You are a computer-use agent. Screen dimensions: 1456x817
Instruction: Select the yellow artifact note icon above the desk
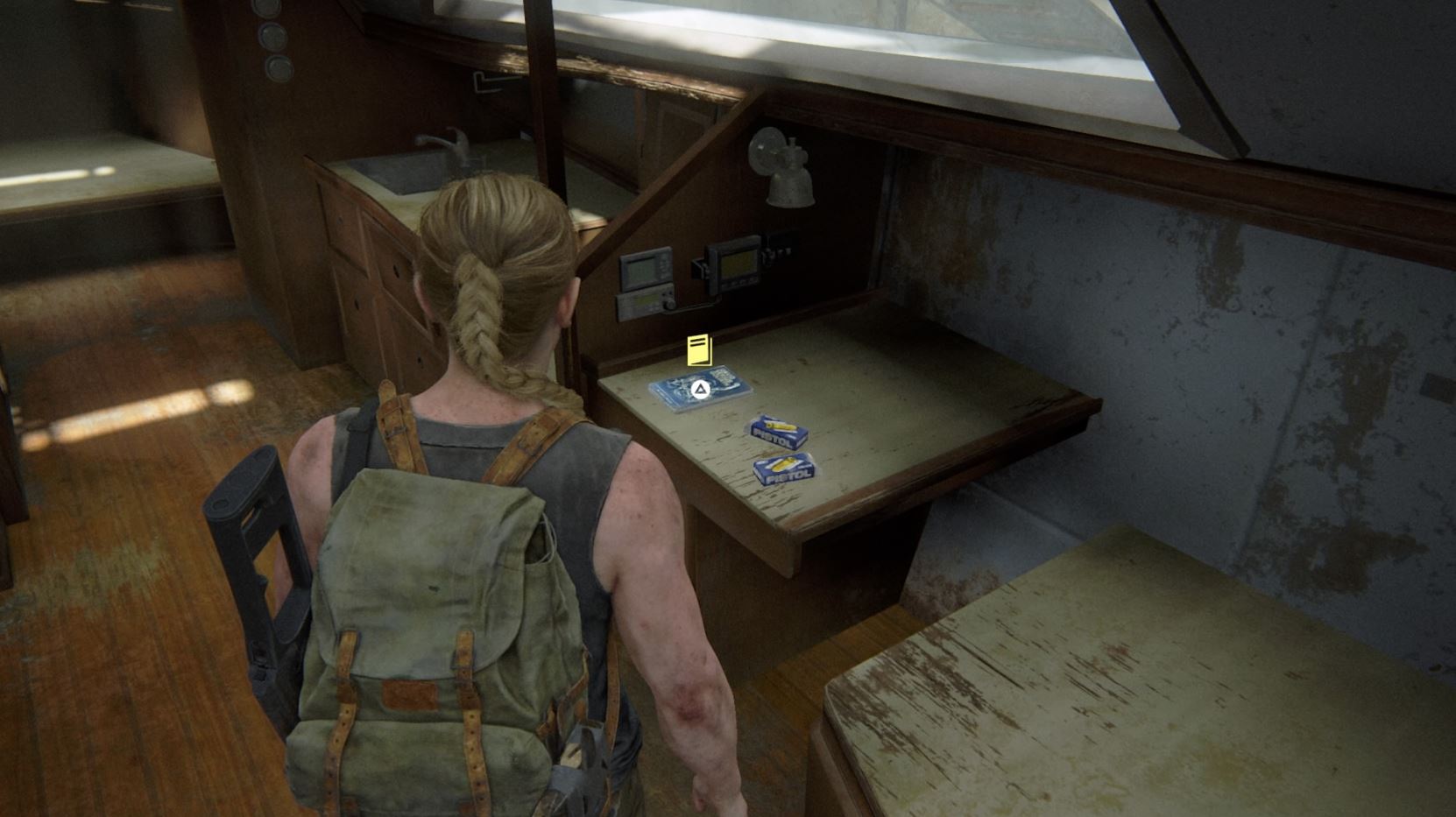[699, 350]
